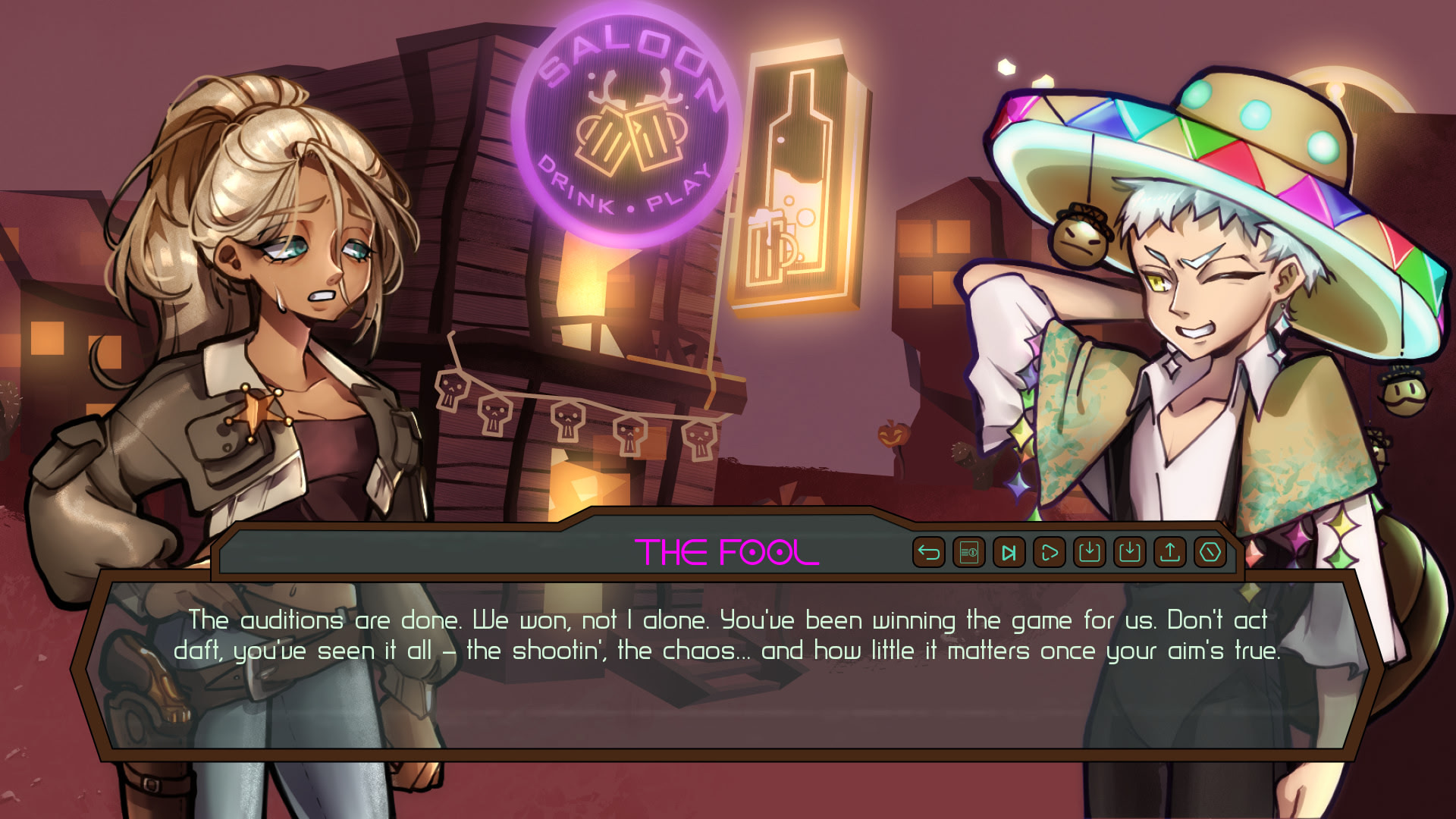The height and width of the screenshot is (819, 1456).
Task: Open the load menu via upload-arrow icon
Action: [x=1169, y=552]
